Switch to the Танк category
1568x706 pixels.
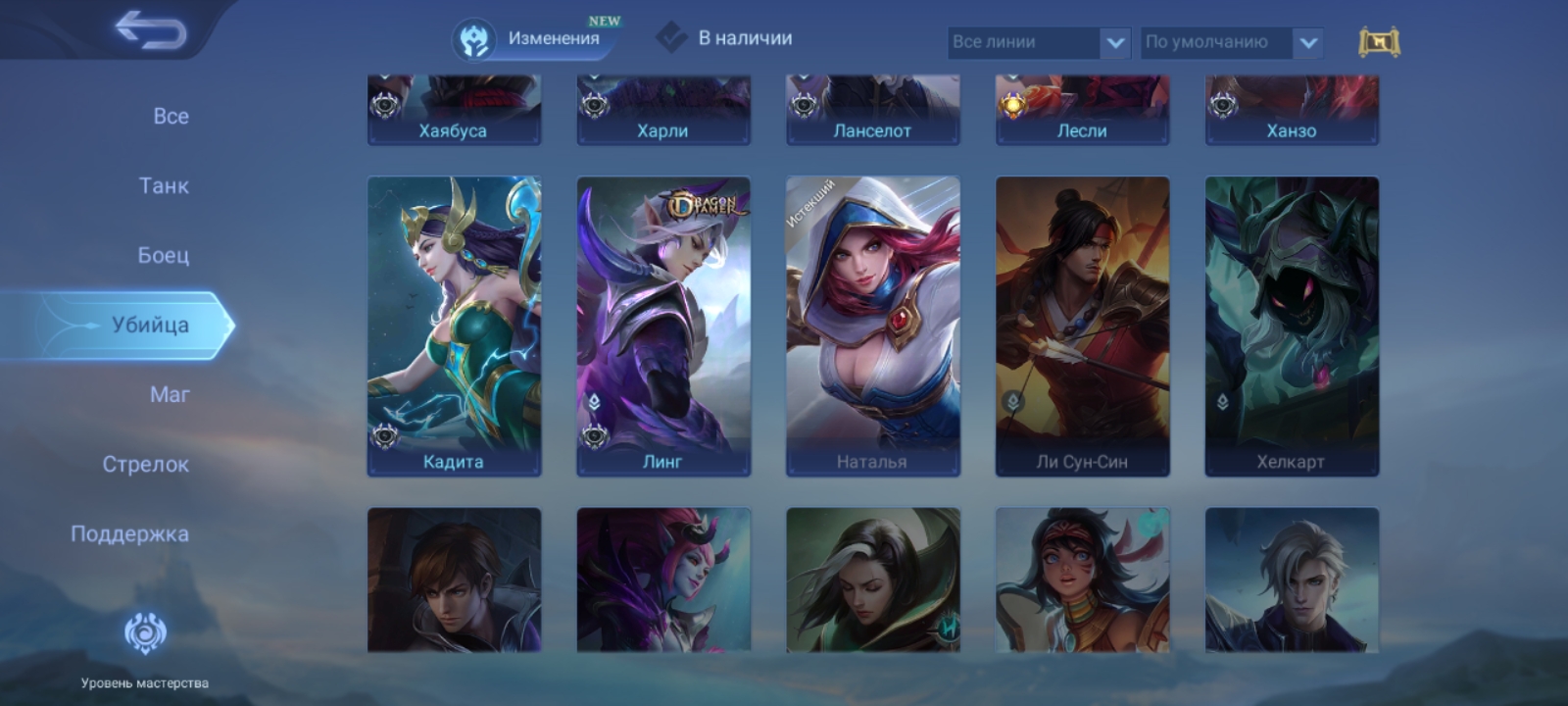point(164,185)
